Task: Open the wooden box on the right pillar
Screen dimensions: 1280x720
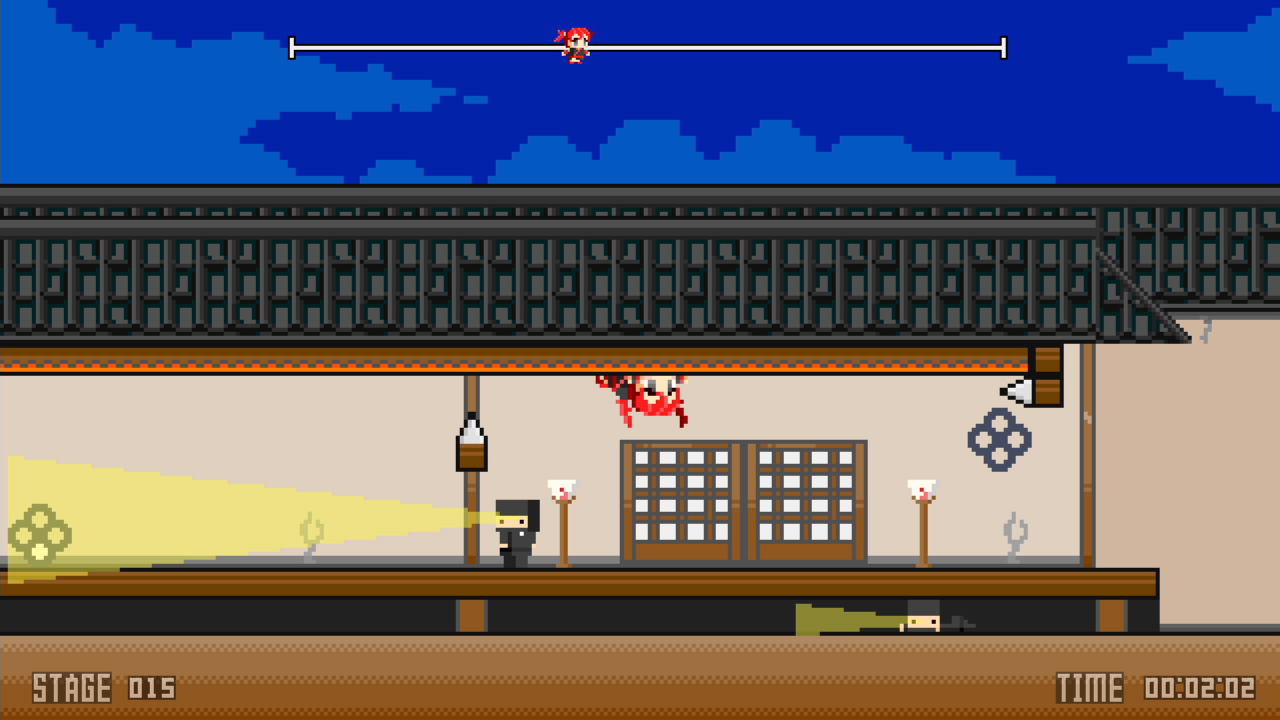Action: click(1046, 378)
